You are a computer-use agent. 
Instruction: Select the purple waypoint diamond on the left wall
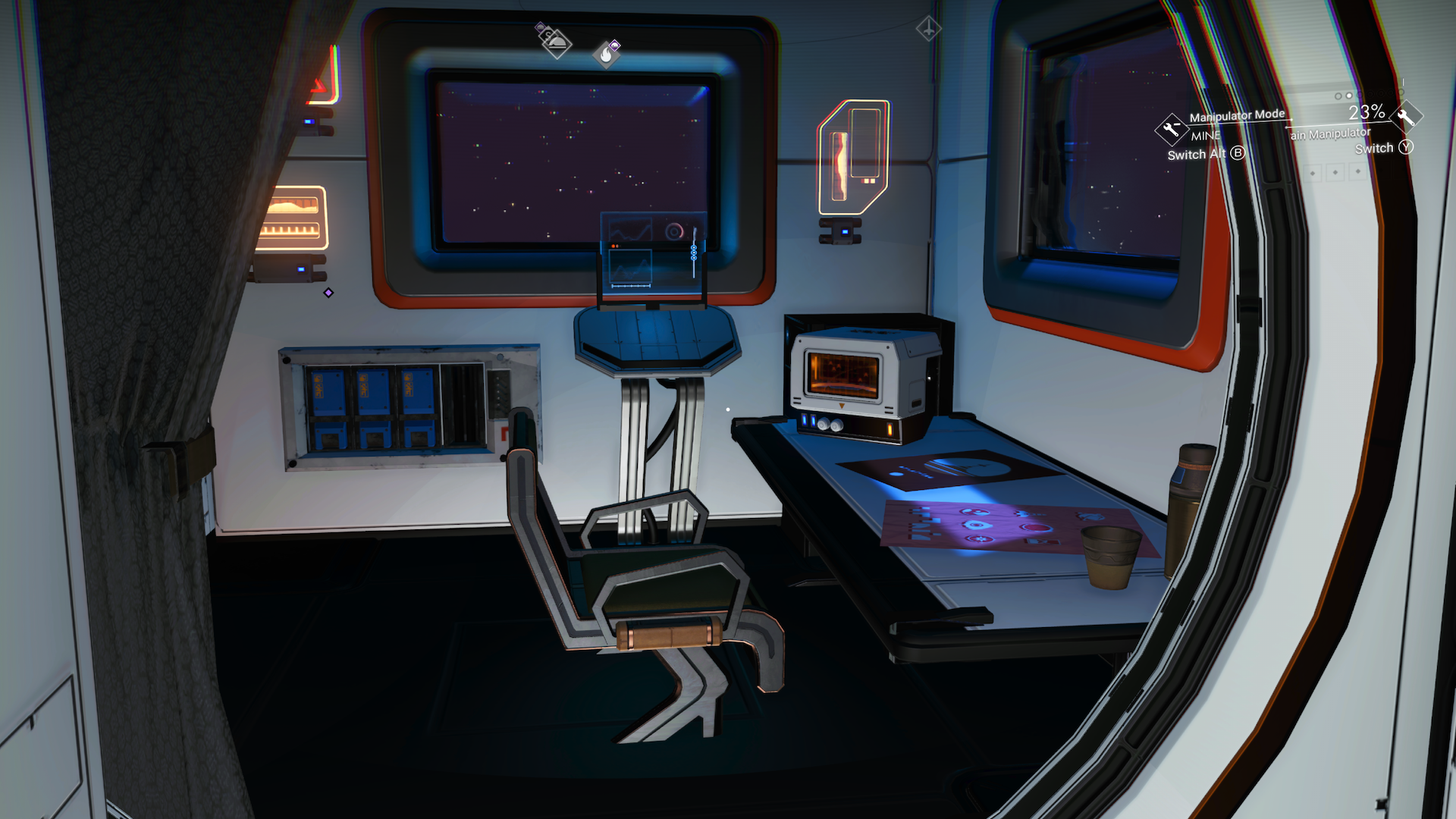click(329, 291)
